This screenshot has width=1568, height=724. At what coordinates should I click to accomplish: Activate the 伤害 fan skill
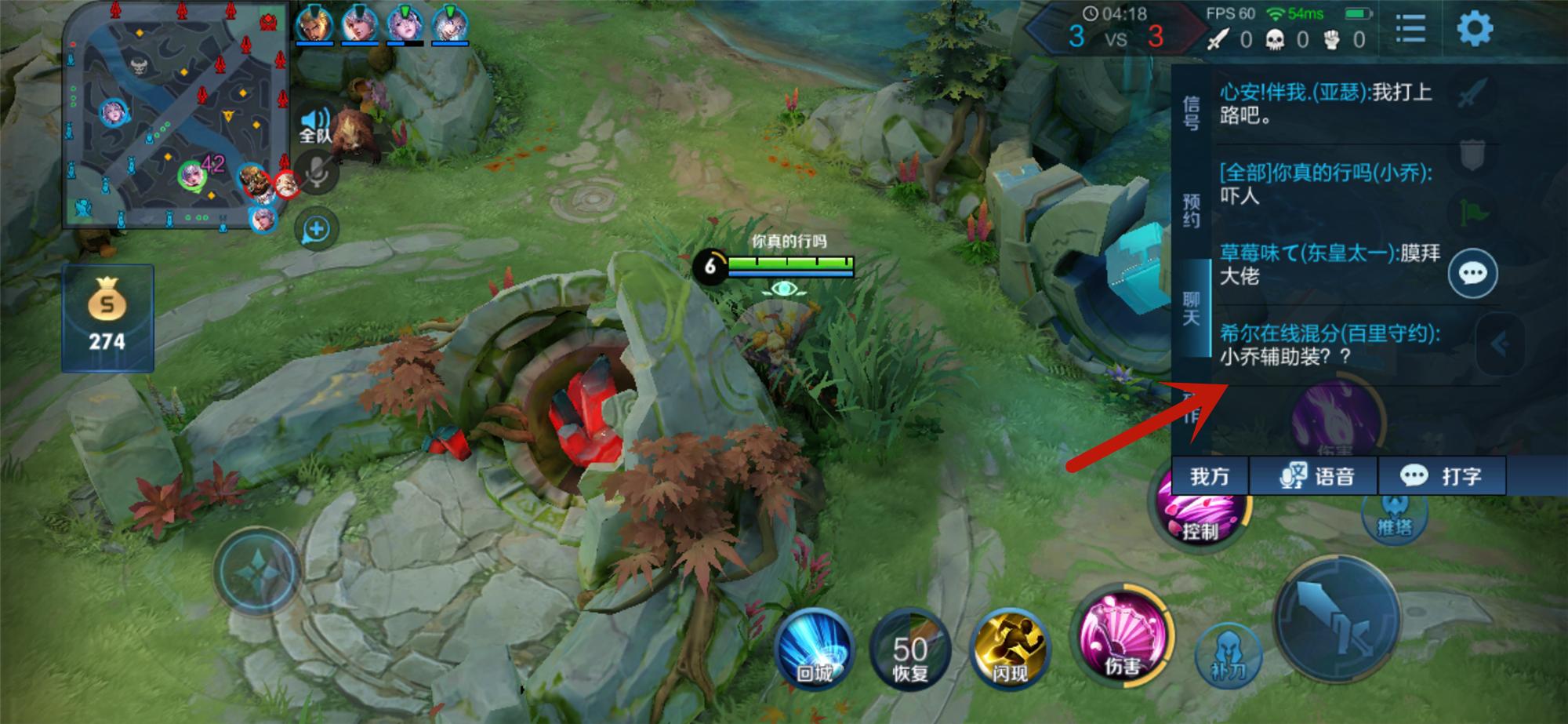(x=1123, y=637)
